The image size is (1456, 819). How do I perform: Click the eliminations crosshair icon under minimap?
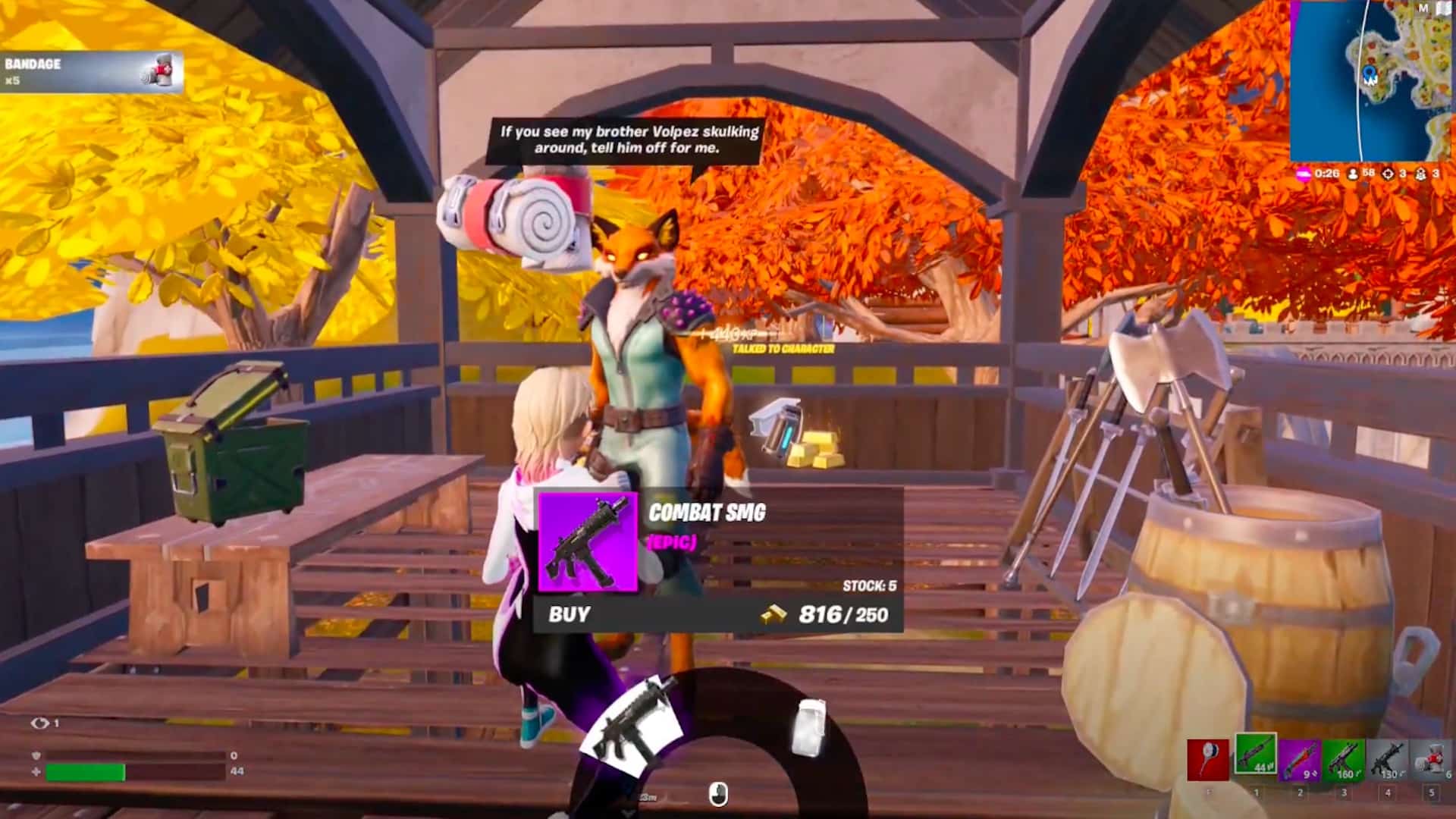click(x=1388, y=174)
